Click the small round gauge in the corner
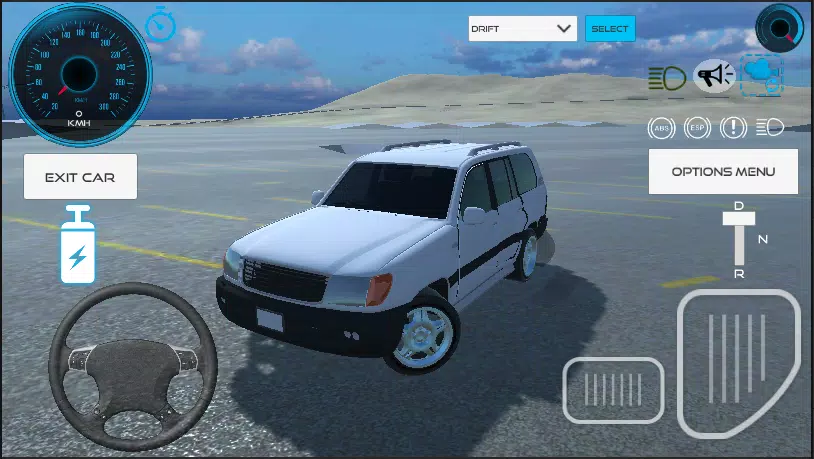The height and width of the screenshot is (459, 814). click(779, 27)
